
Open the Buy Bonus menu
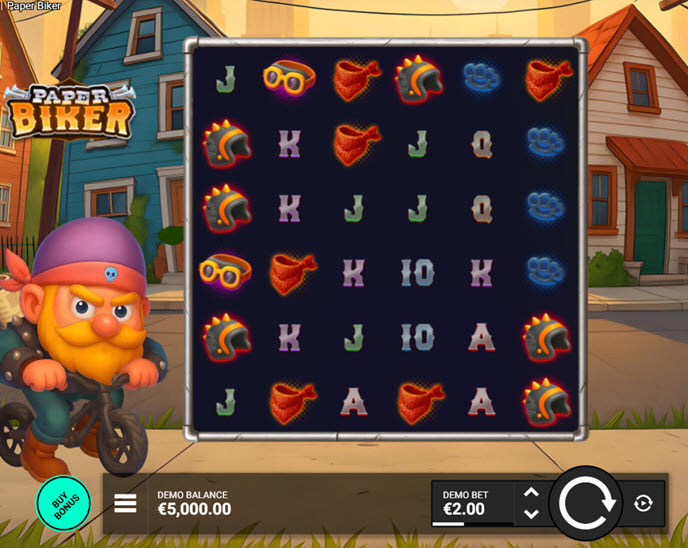coord(63,503)
